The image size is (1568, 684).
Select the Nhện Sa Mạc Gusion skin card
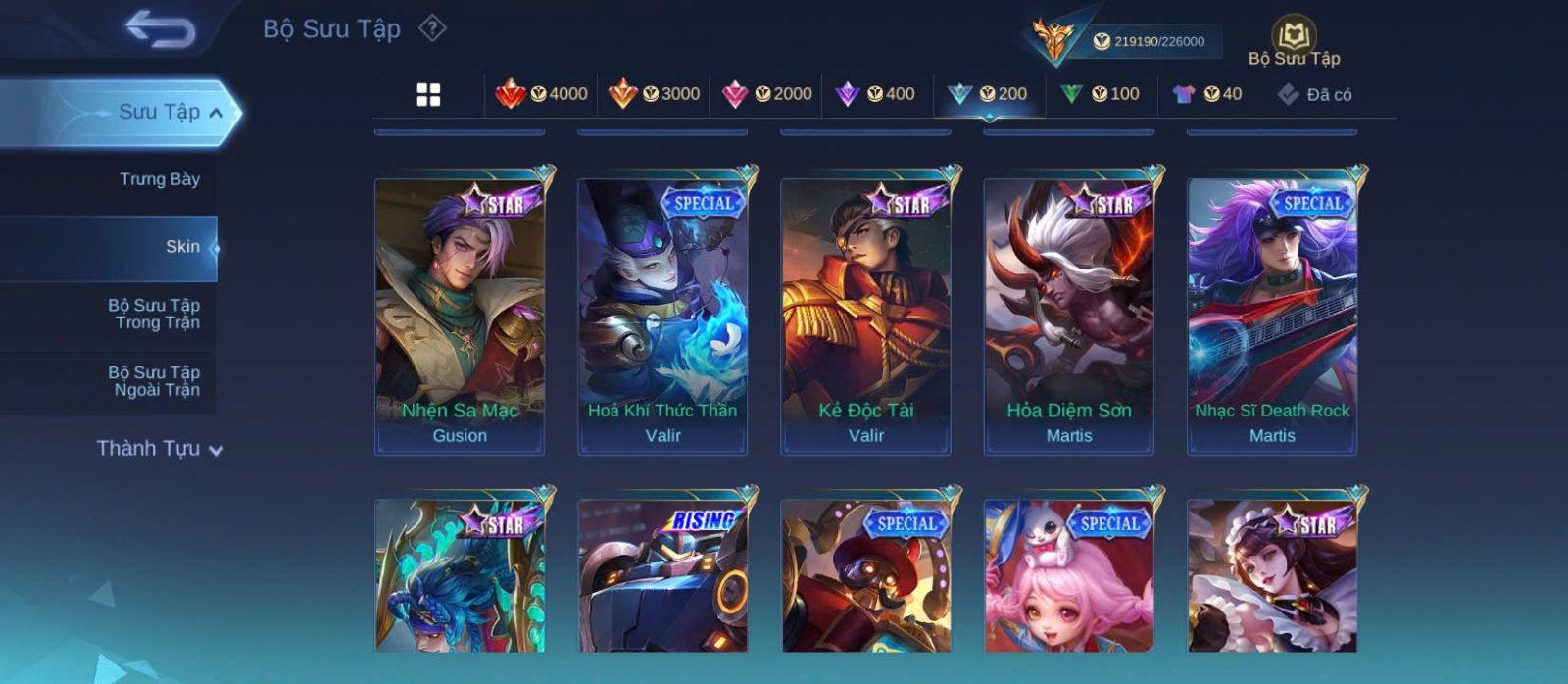pyautogui.click(x=460, y=316)
